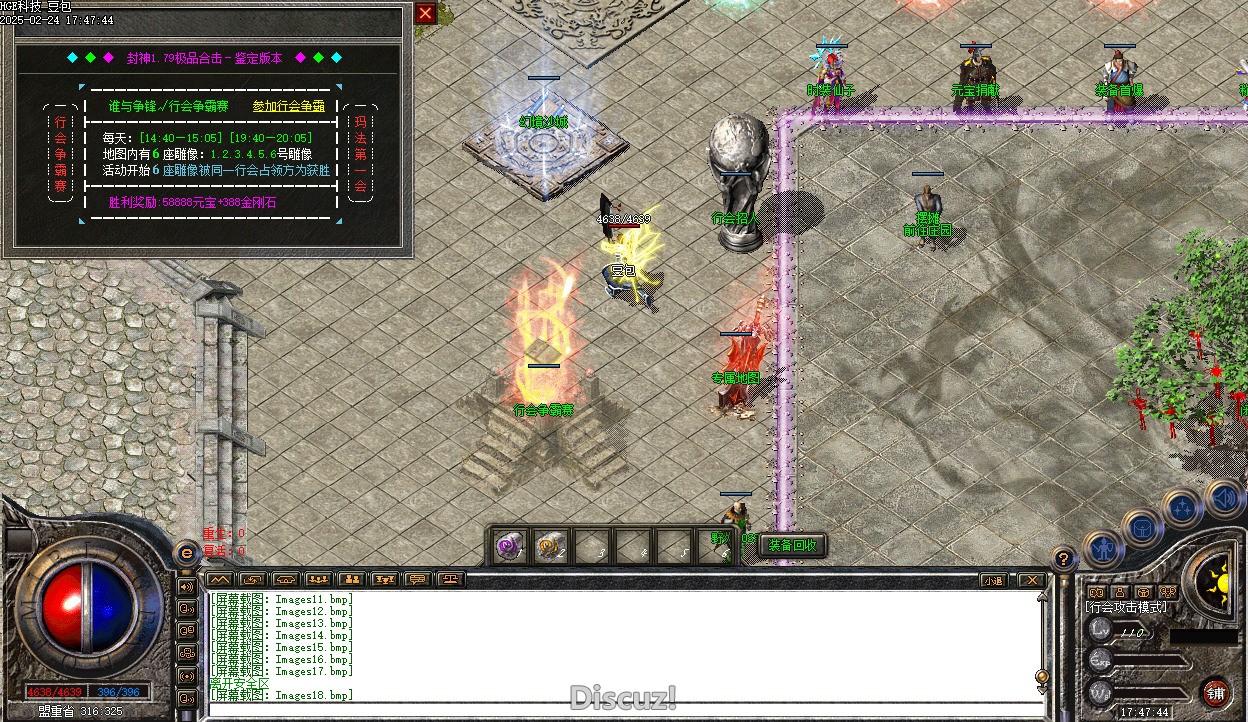
Task: Click the speech bubble chat toolbar button
Action: [x=418, y=579]
